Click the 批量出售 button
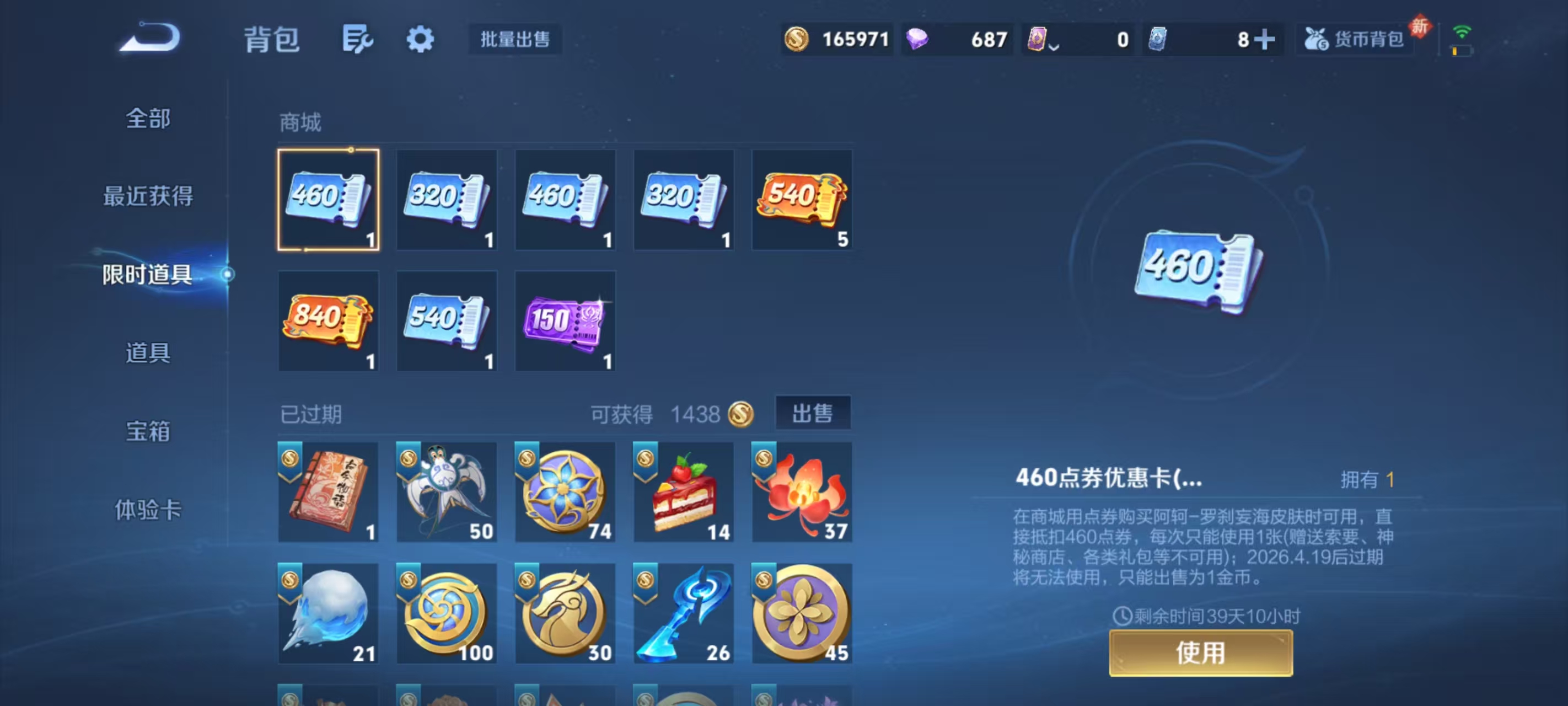This screenshot has height=706, width=1568. [514, 39]
